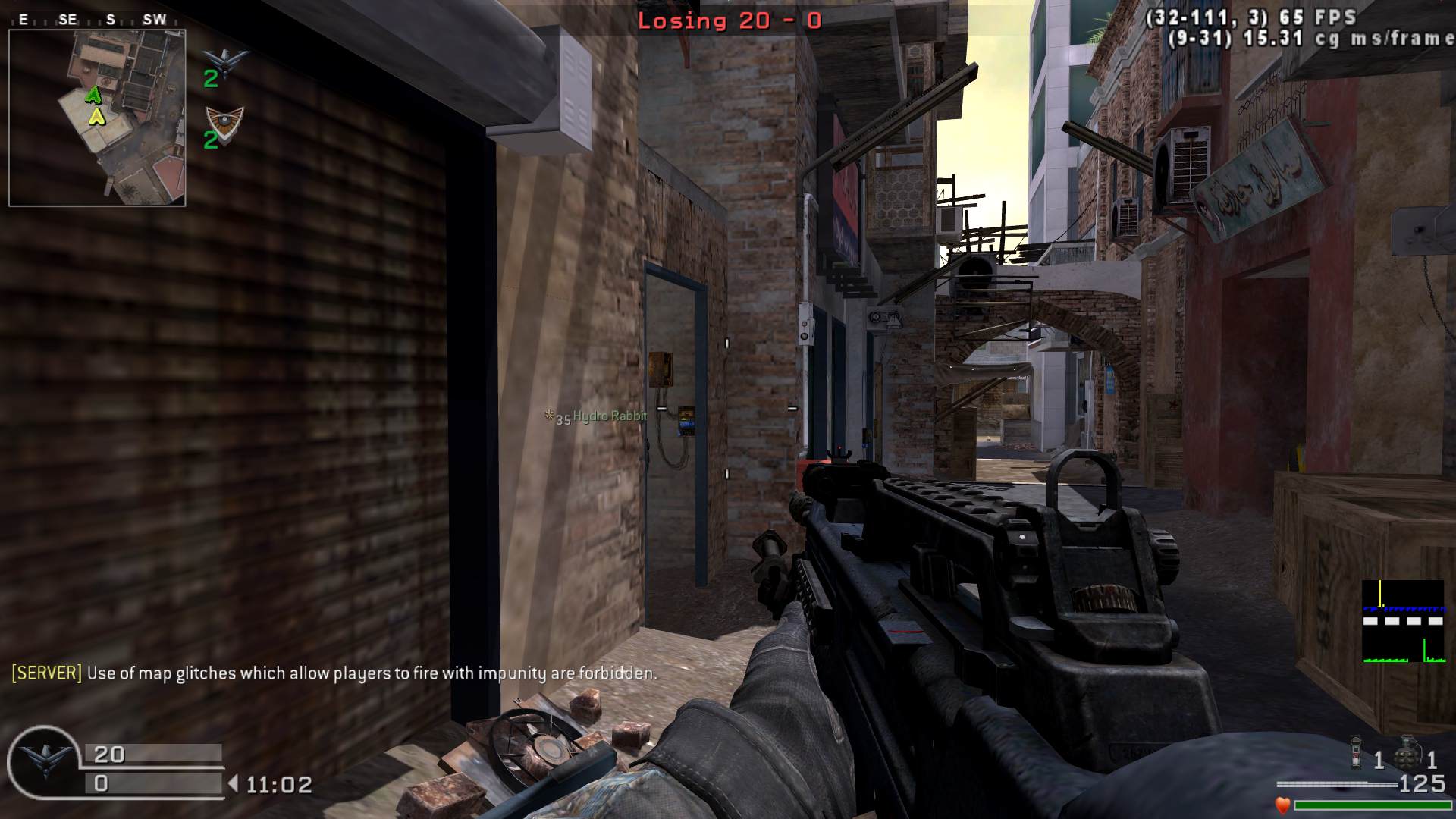Viewport: 1456px width, 819px height.
Task: Select the frag grenade icon
Action: point(1407,751)
